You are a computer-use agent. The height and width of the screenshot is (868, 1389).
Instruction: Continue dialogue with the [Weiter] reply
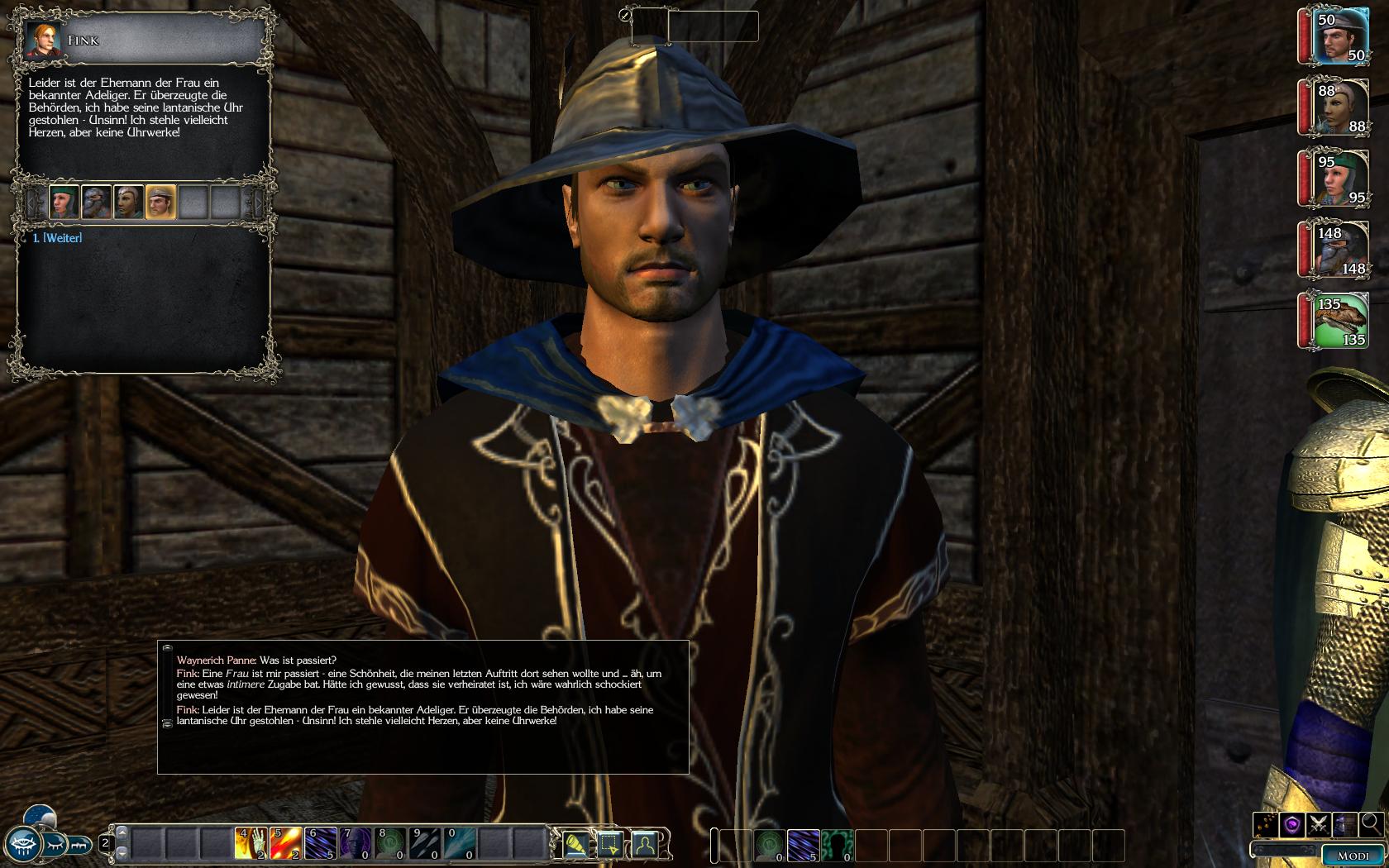(57, 238)
